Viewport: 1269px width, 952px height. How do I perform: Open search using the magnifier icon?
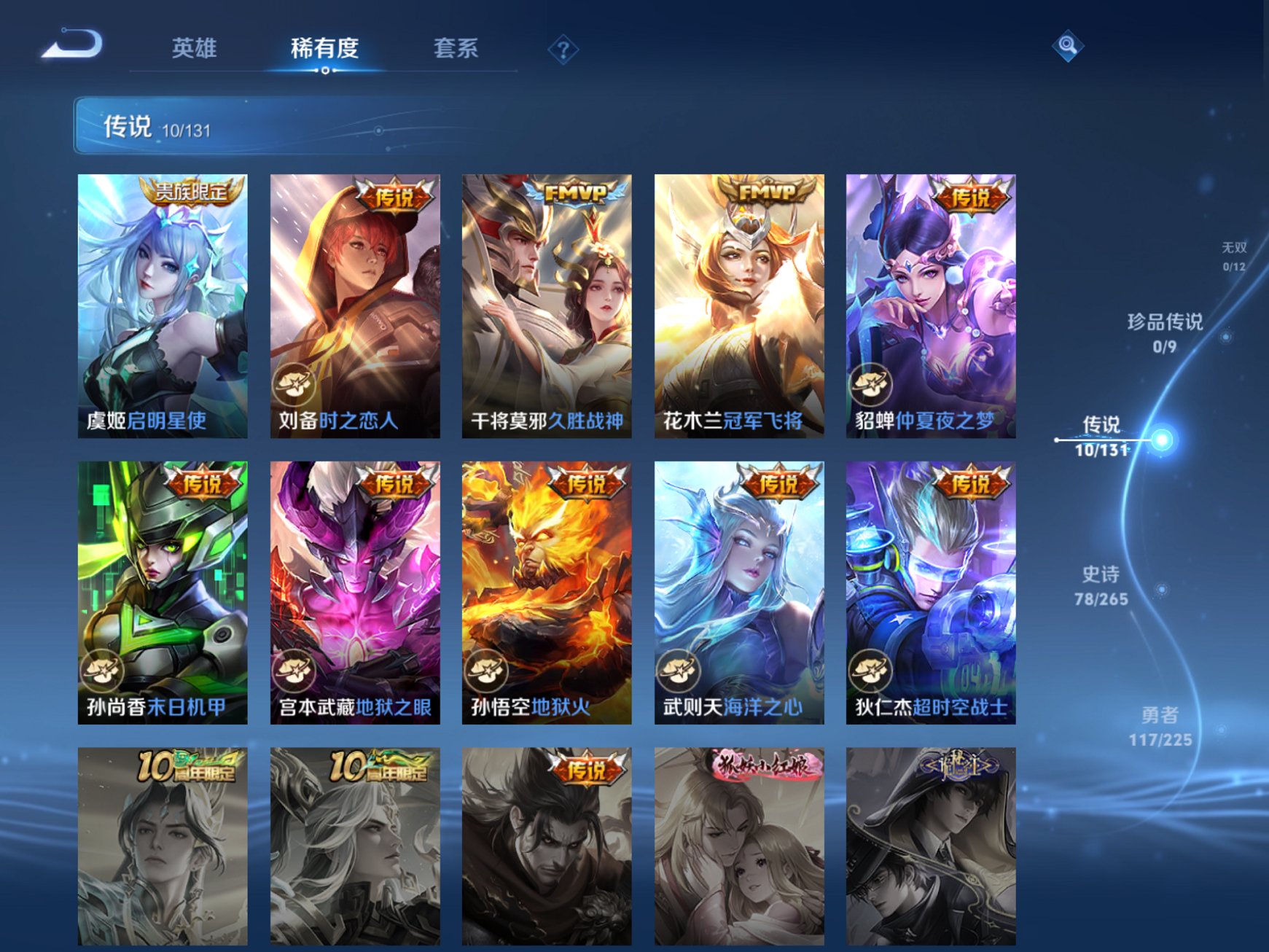click(x=1066, y=45)
